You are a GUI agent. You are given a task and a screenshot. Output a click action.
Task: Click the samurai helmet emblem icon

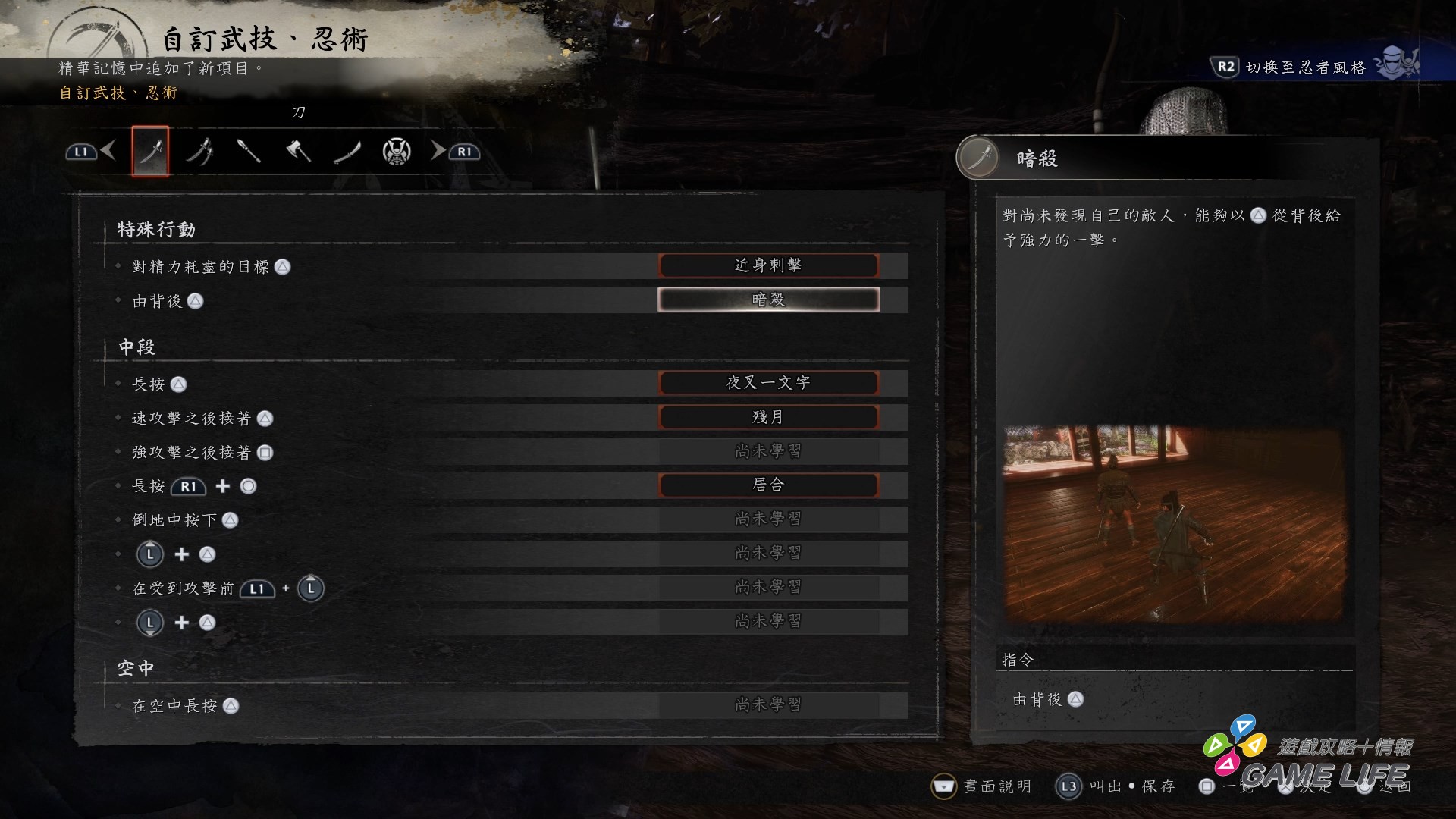pyautogui.click(x=397, y=152)
